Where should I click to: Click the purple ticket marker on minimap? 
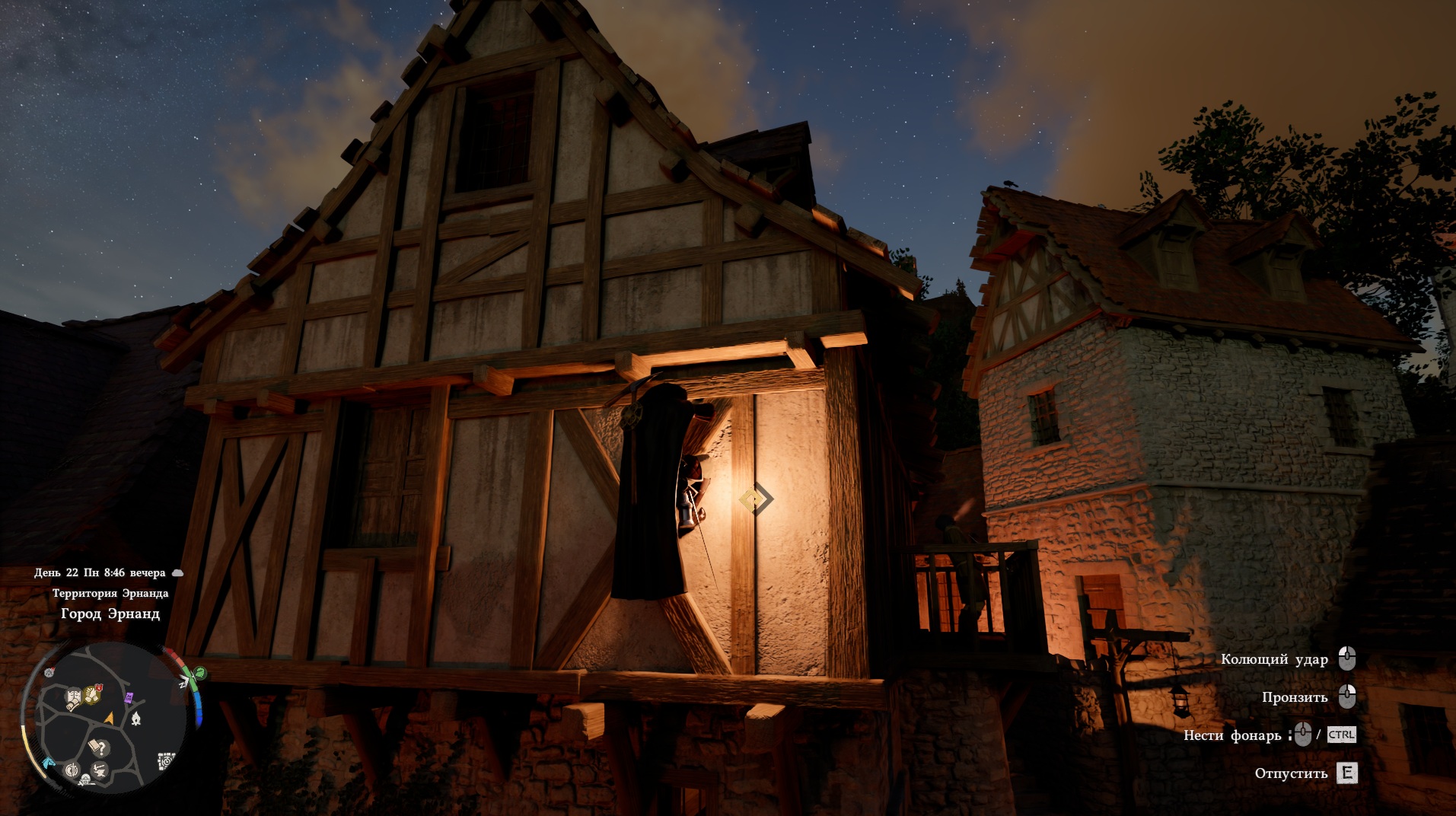pyautogui.click(x=129, y=697)
